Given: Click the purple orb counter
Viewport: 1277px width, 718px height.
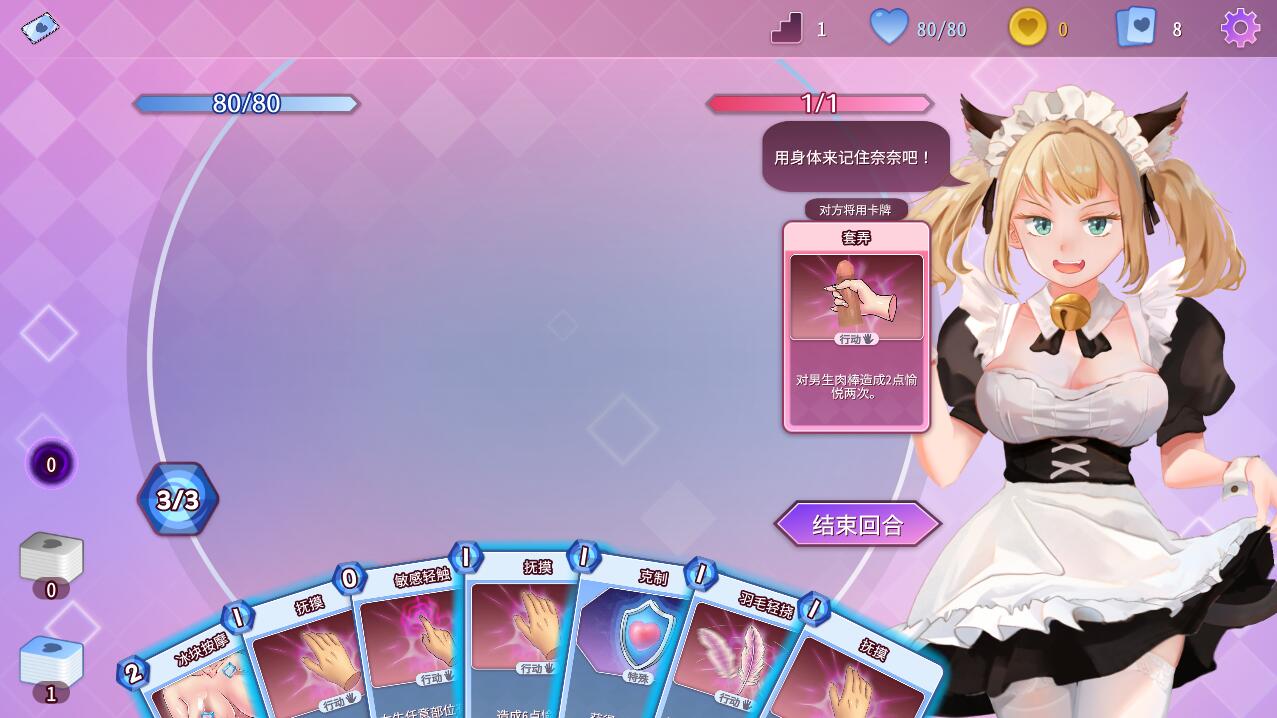Looking at the screenshot, I should click(x=51, y=464).
